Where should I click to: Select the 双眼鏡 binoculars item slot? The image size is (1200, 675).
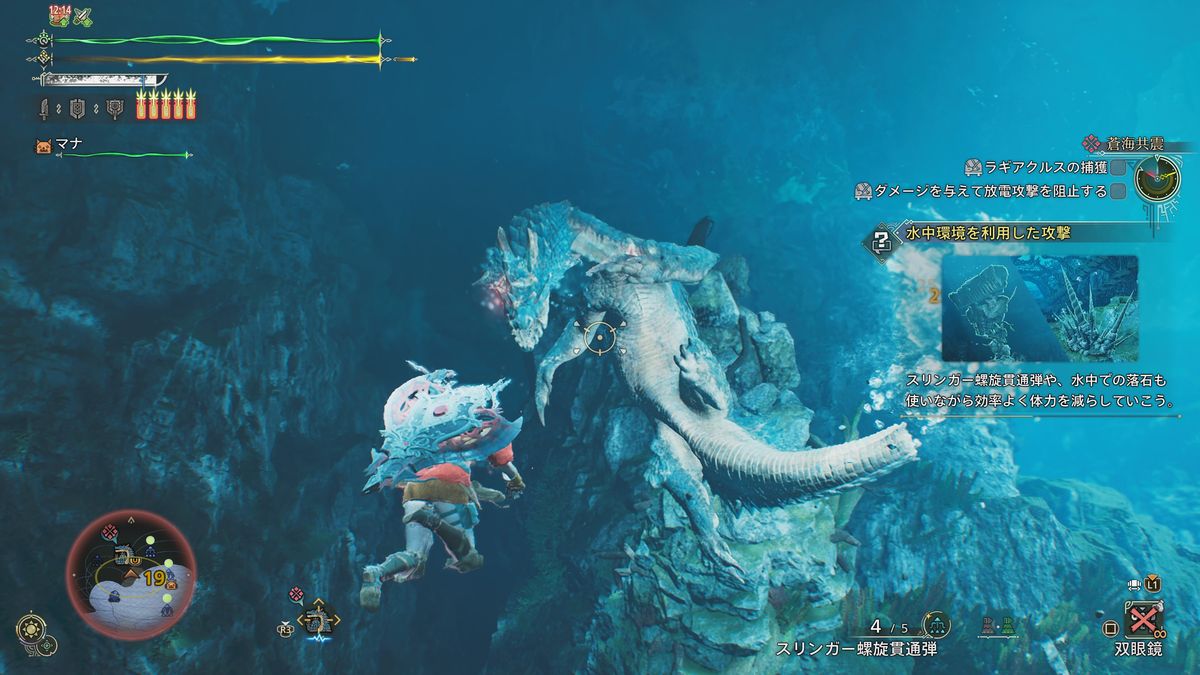click(x=1142, y=621)
